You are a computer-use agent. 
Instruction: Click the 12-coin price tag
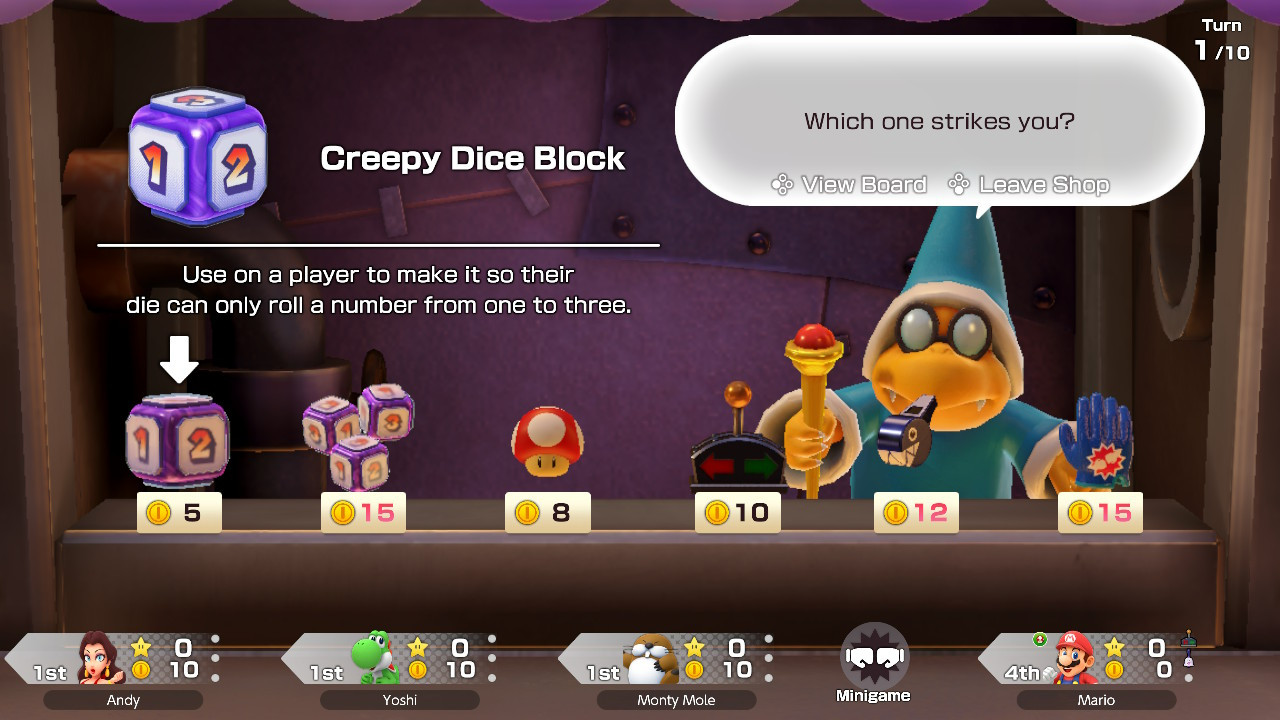point(916,512)
